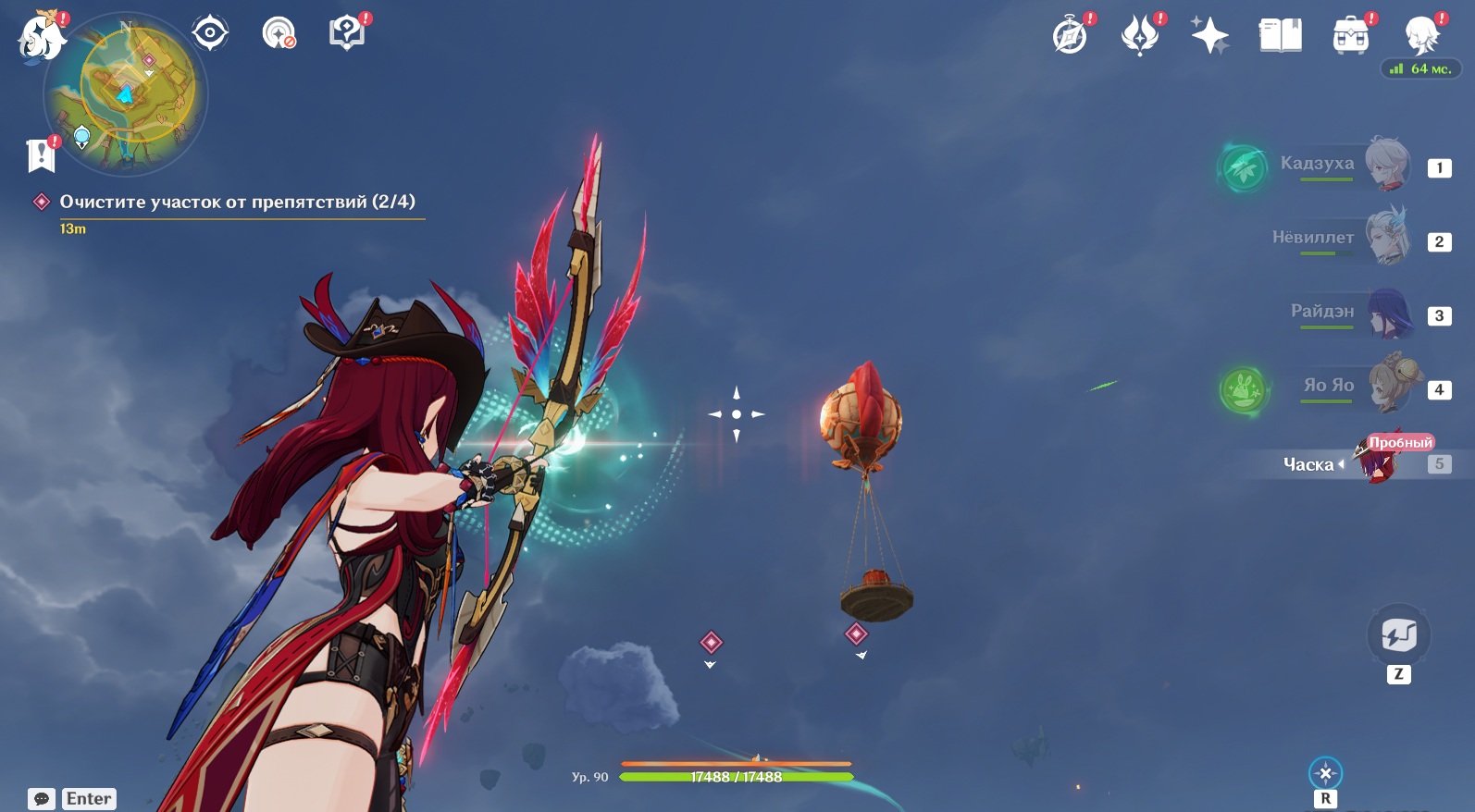Open the tutorial question mark icon
This screenshot has height=812, width=1475.
tap(346, 33)
